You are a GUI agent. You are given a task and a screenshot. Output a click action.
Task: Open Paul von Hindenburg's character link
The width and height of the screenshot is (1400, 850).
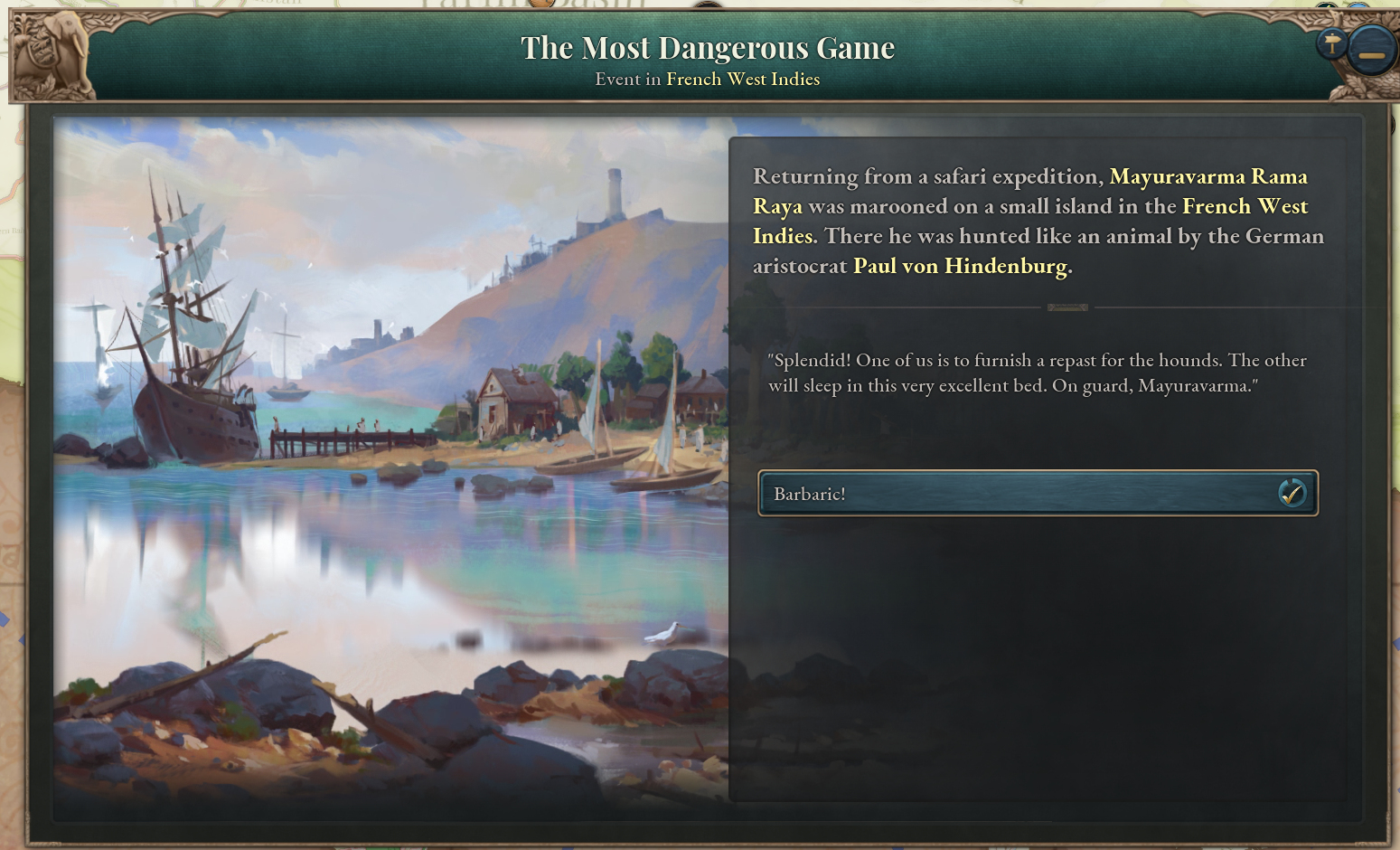tap(960, 266)
